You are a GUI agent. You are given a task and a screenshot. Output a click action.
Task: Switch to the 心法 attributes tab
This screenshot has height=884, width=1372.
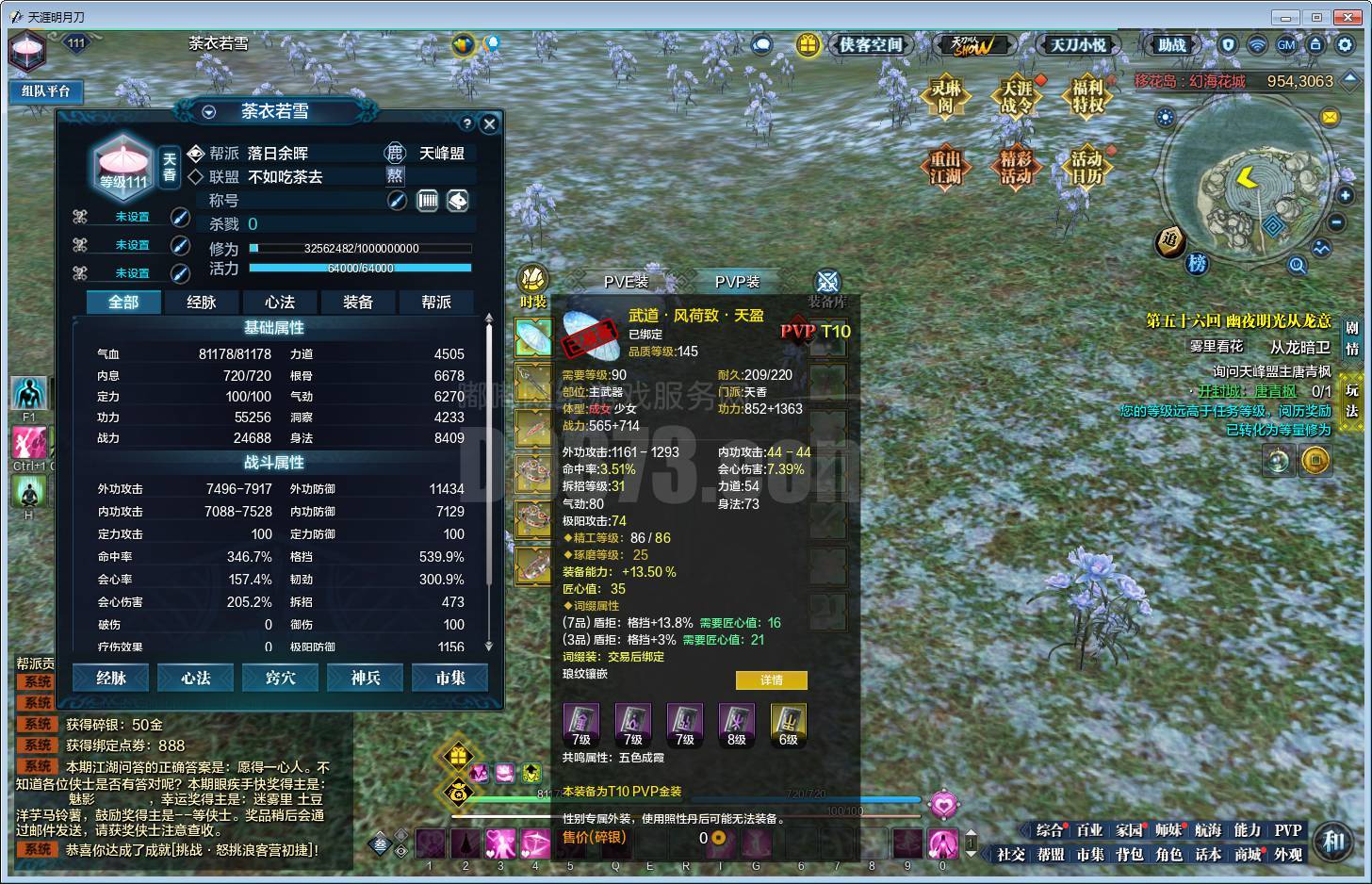pyautogui.click(x=279, y=303)
